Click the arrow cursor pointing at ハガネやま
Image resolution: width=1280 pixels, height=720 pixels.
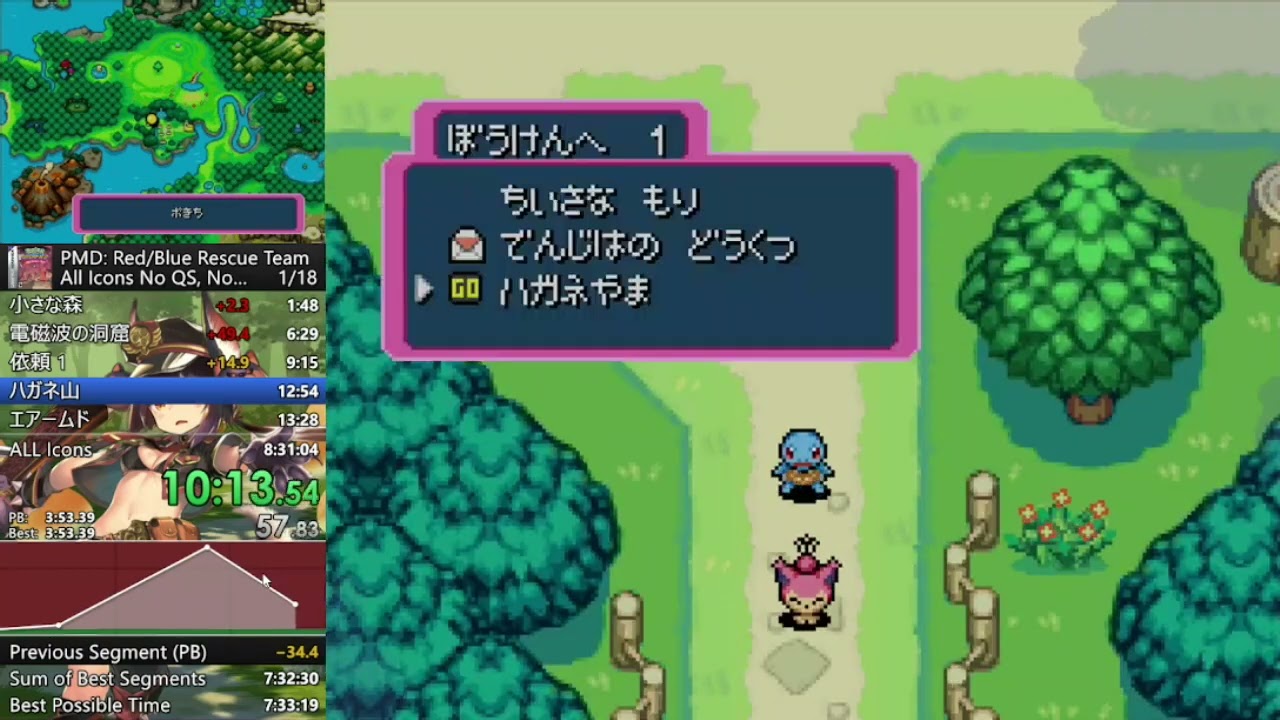pyautogui.click(x=423, y=290)
